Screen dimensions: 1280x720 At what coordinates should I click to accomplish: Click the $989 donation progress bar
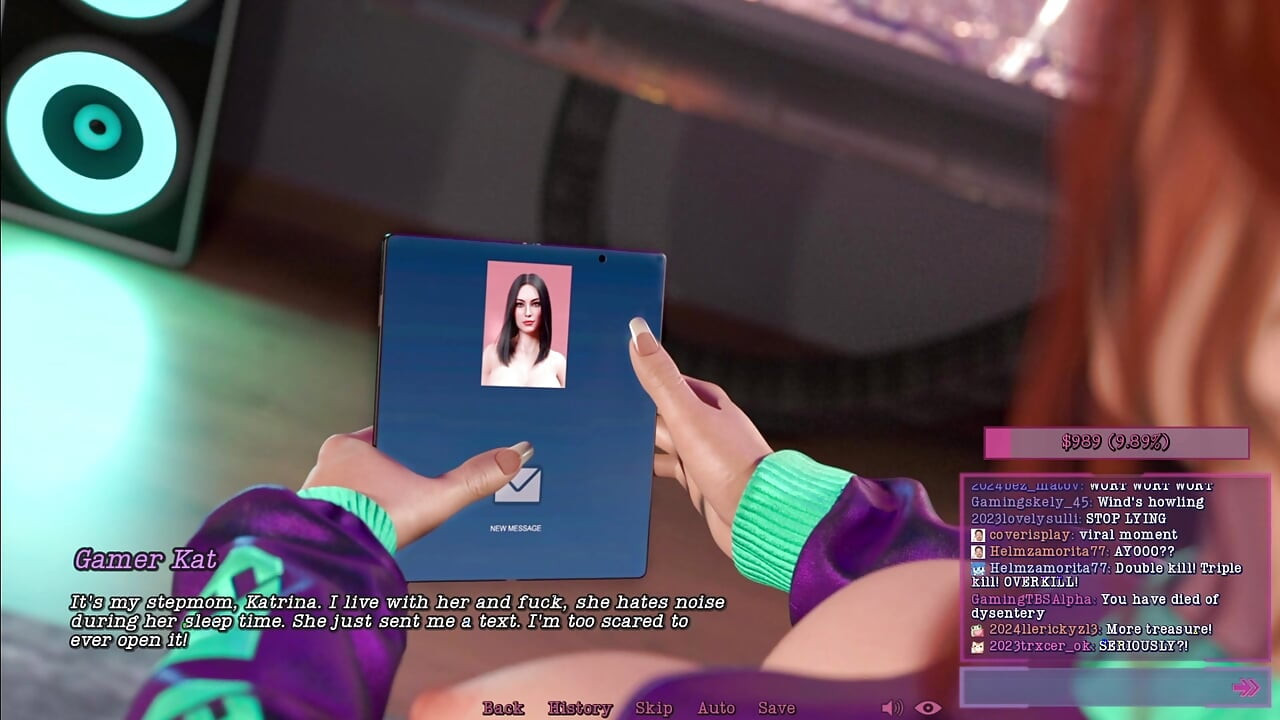[1117, 441]
